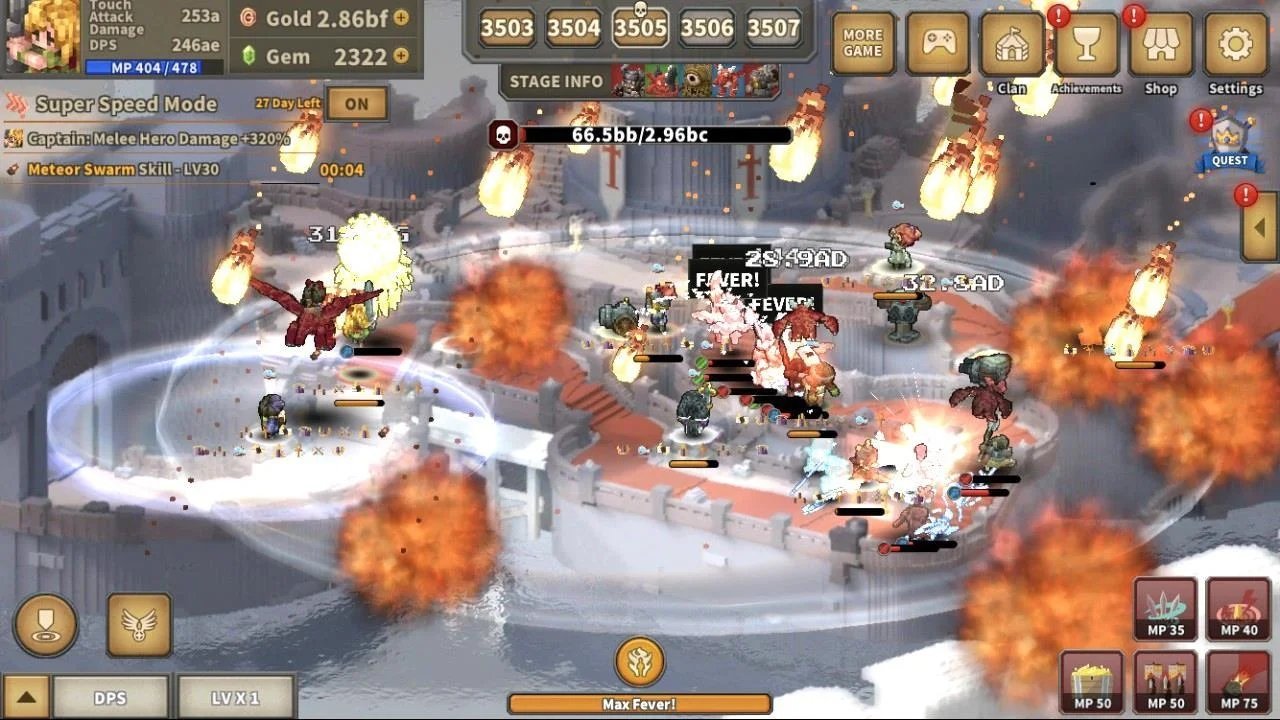Cast the MP 35 blade skill
This screenshot has height=720, width=1280.
[1166, 608]
